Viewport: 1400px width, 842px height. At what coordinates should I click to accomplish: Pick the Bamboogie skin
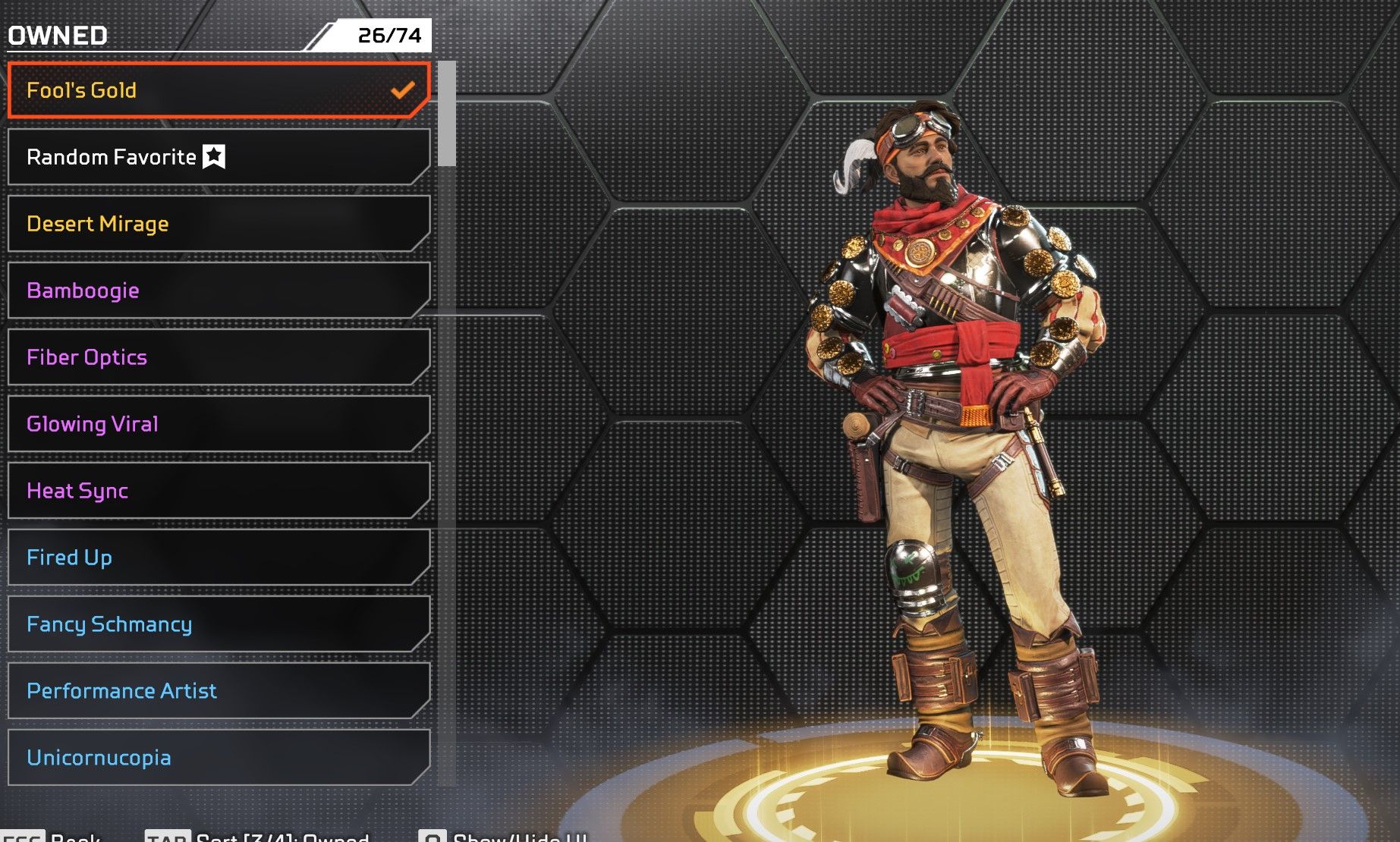click(x=219, y=291)
